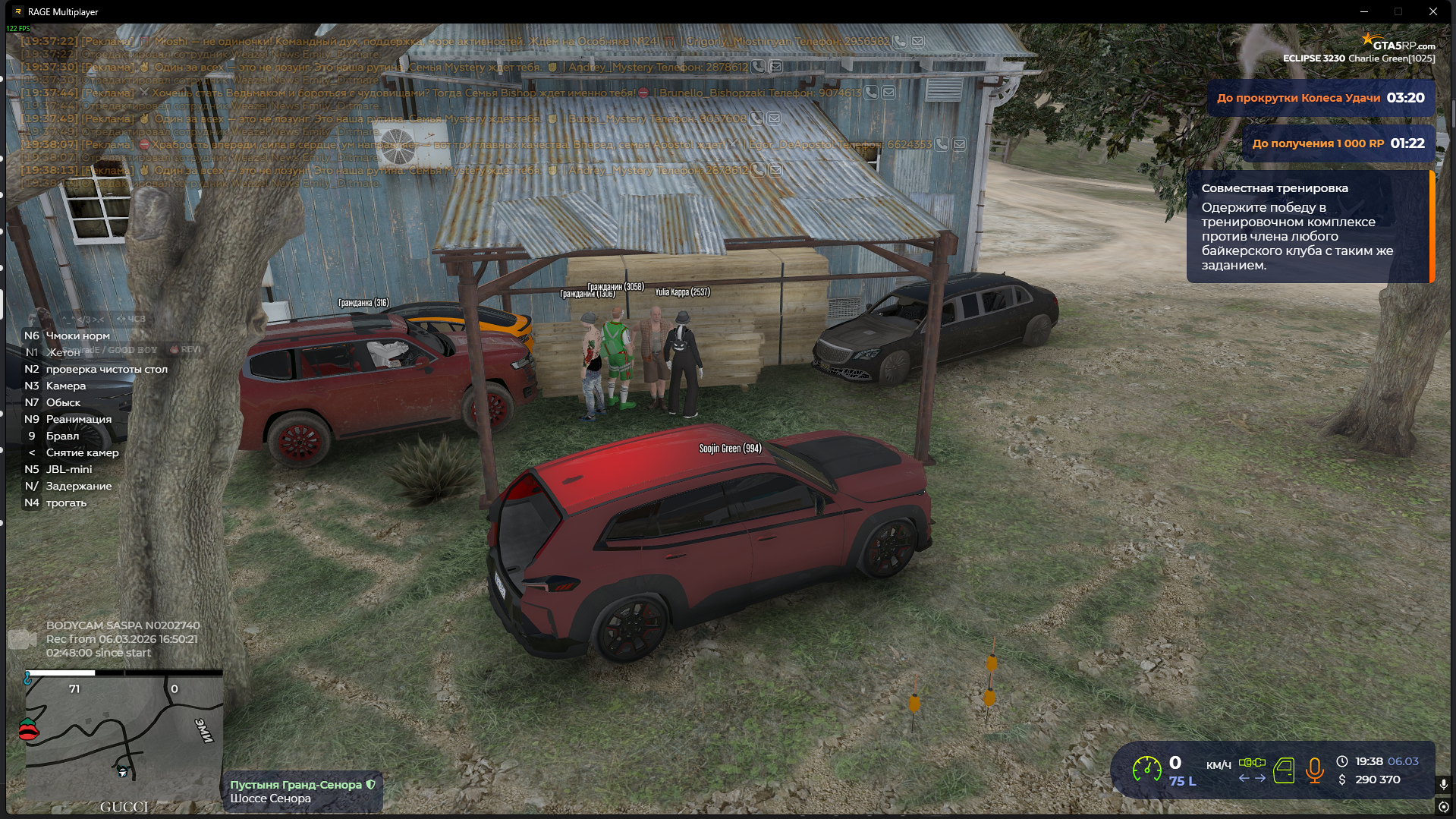Click the car door lock icon

click(1284, 770)
